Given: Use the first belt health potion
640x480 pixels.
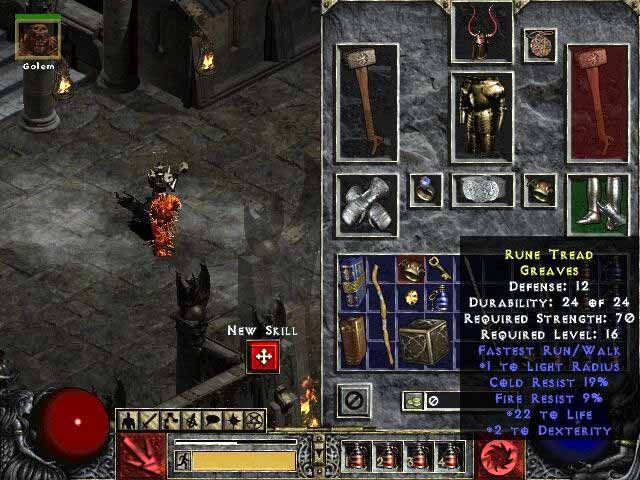Looking at the screenshot, I should point(356,458).
